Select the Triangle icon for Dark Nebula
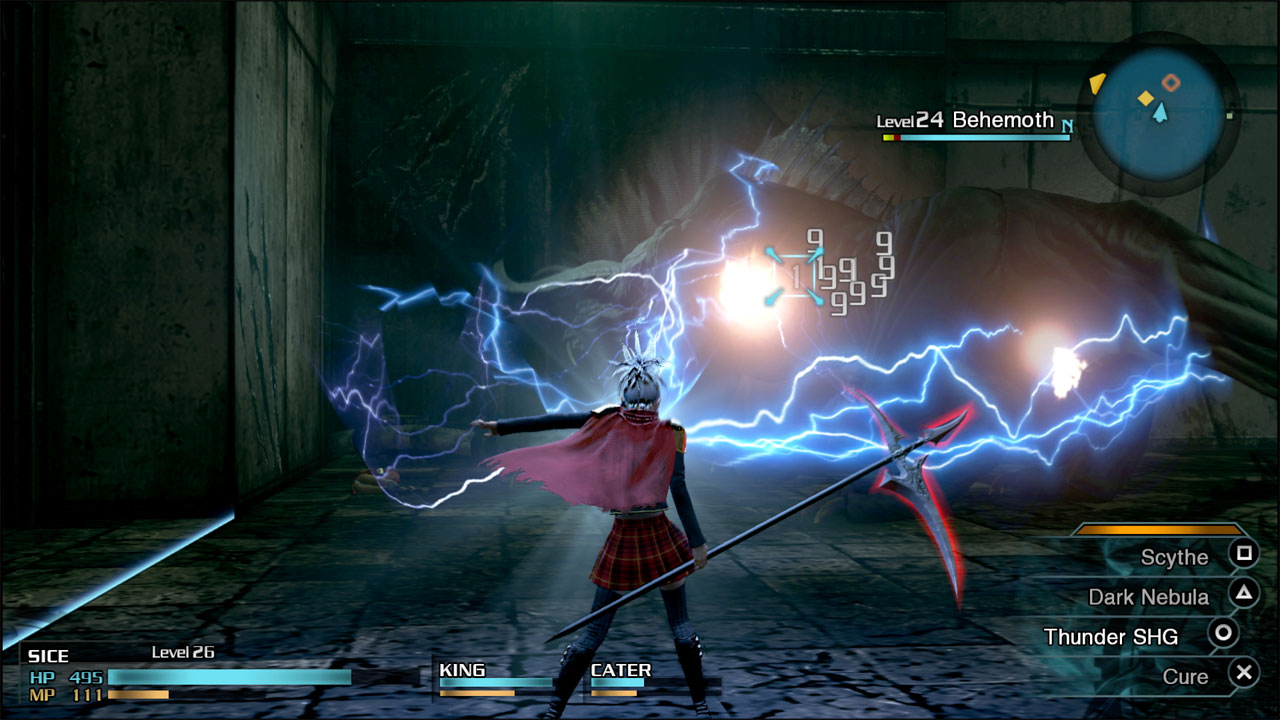This screenshot has width=1280, height=720. click(x=1244, y=595)
